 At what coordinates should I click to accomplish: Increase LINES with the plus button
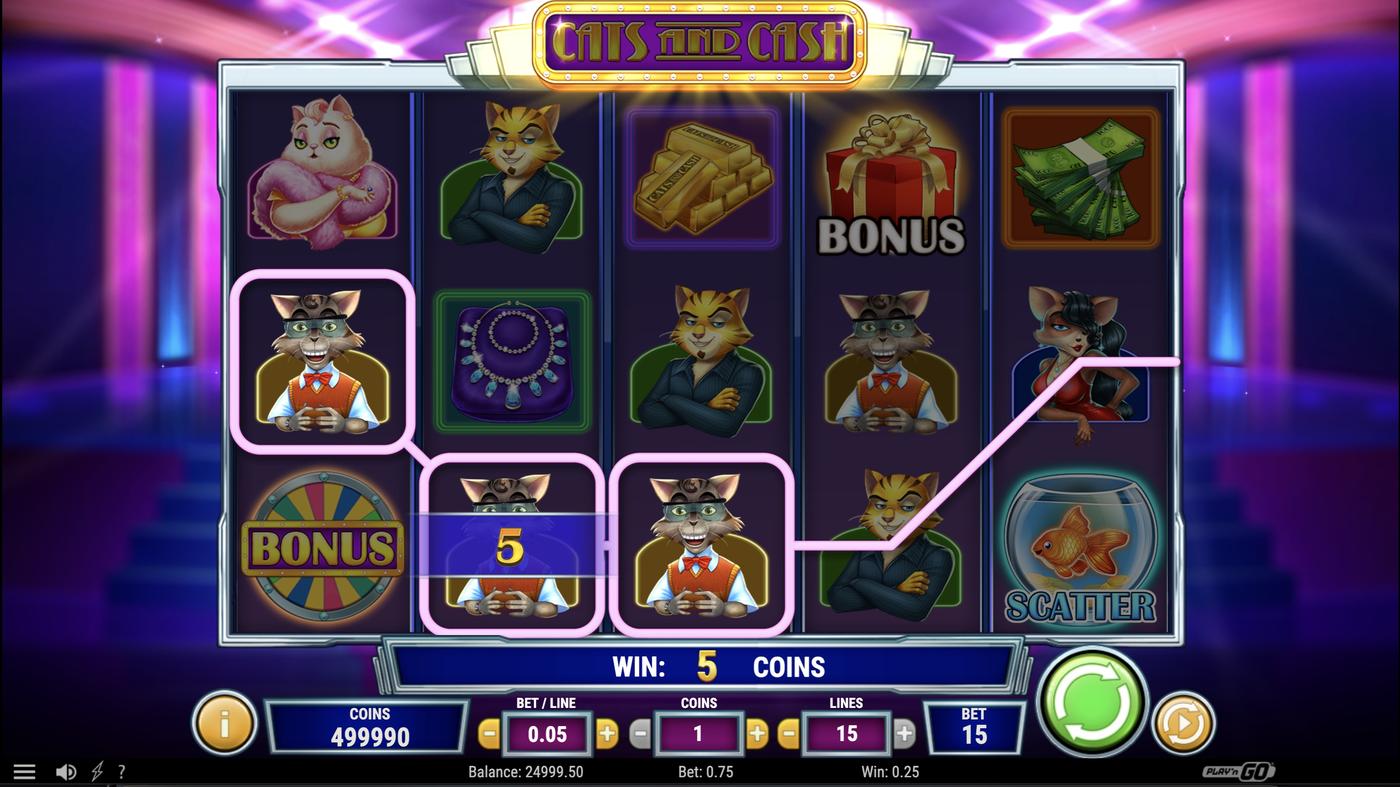pyautogui.click(x=901, y=732)
